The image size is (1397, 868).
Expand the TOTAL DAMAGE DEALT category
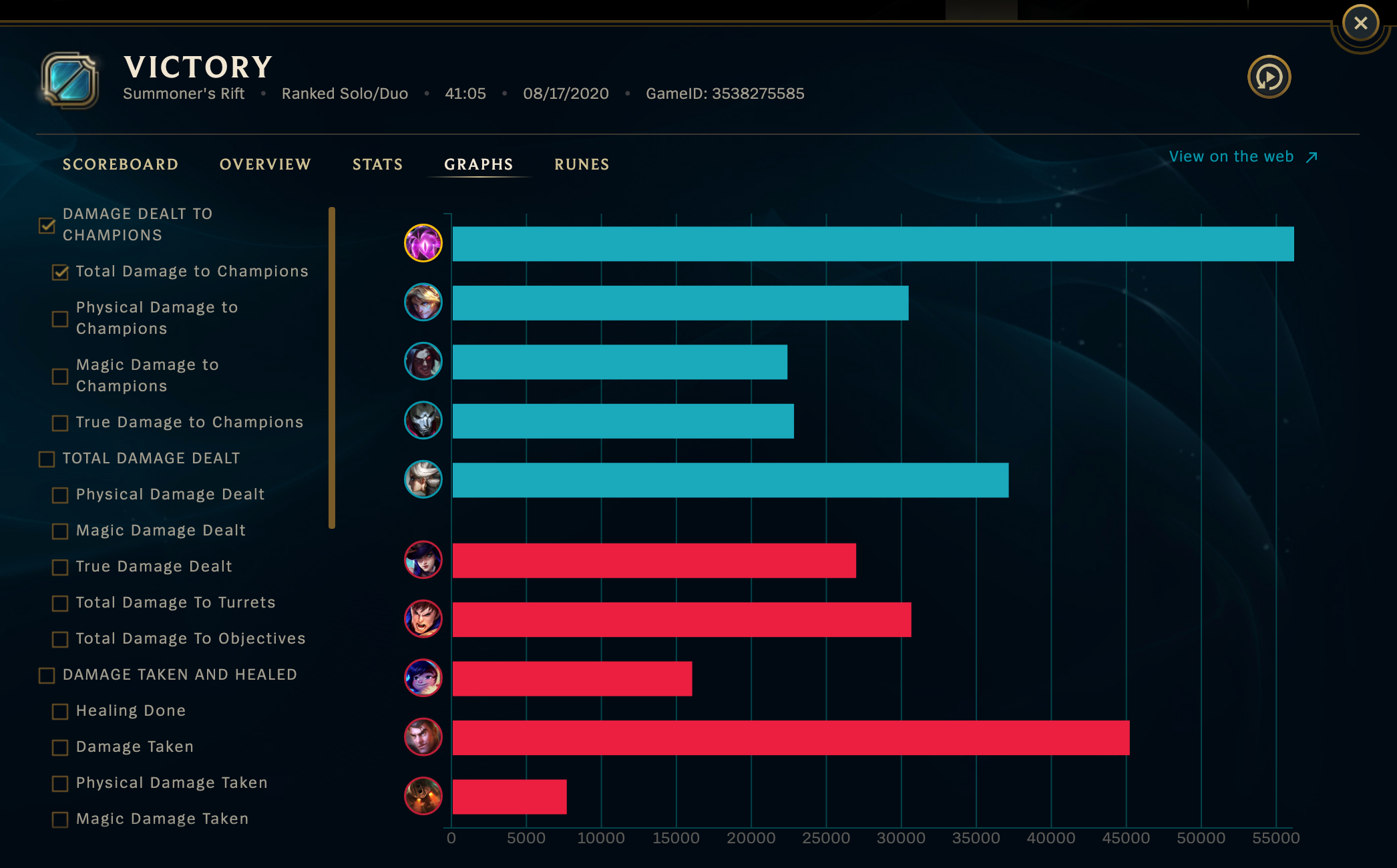(45, 459)
